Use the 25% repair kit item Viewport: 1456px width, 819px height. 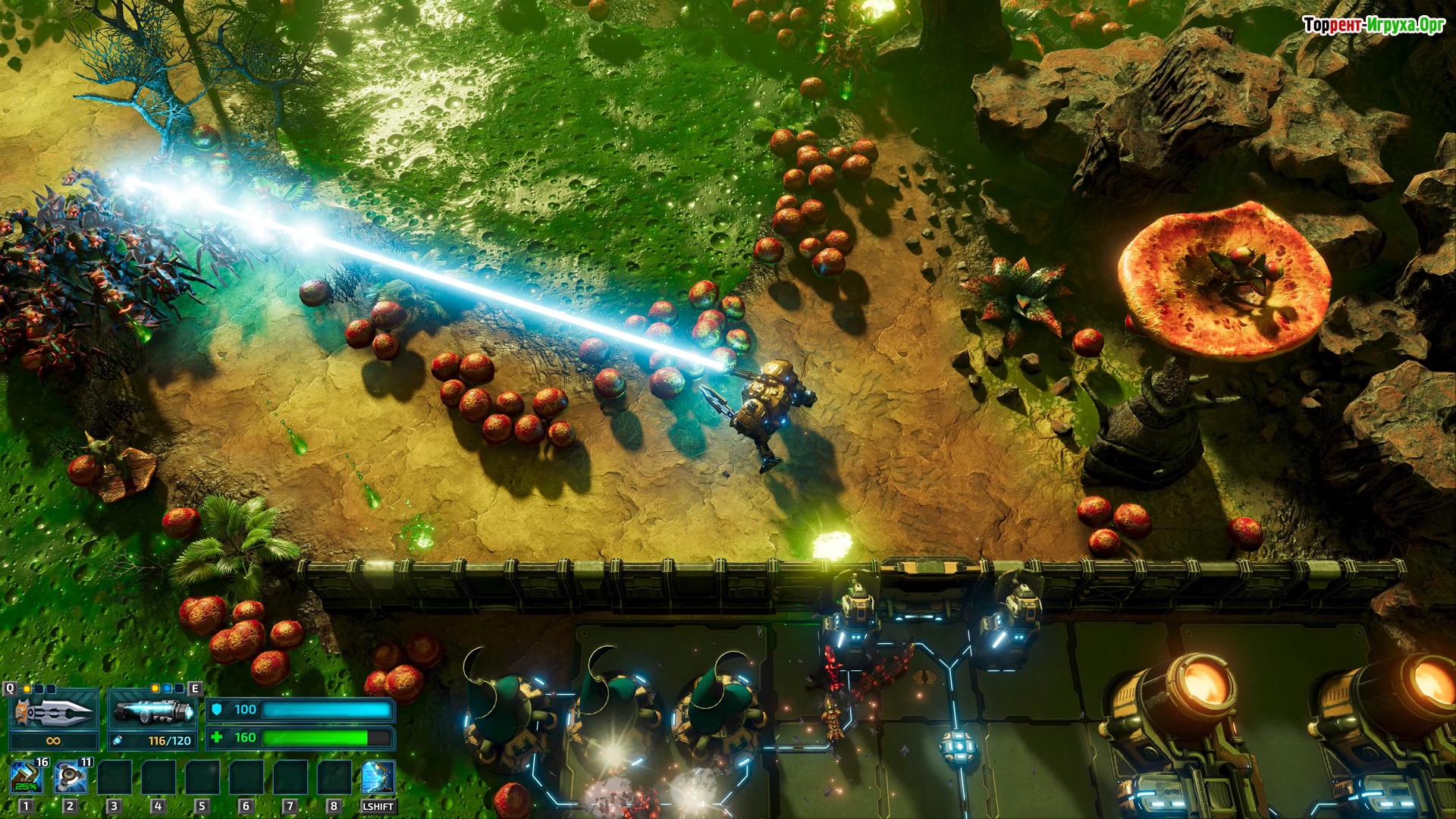tap(27, 777)
